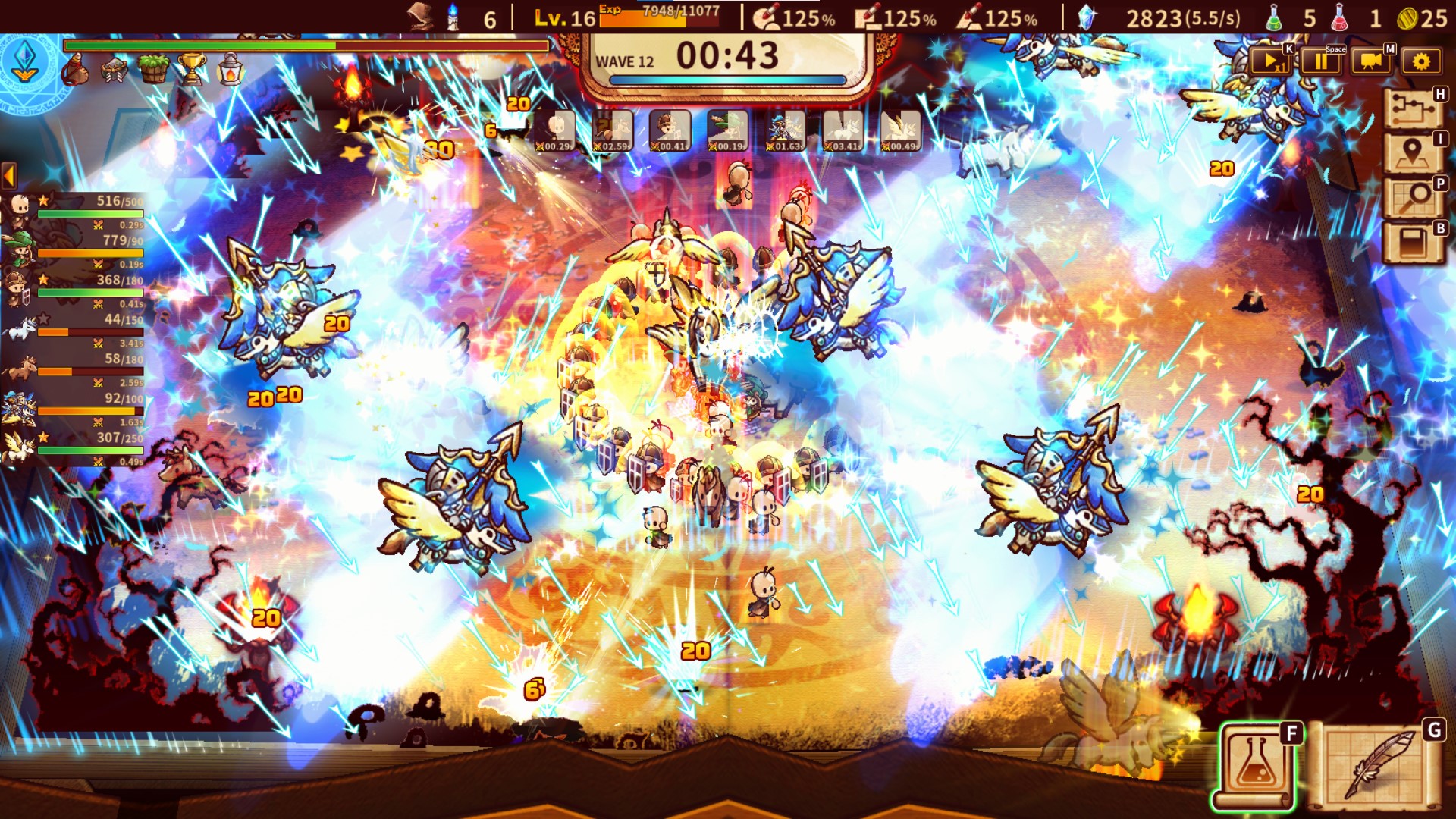Image resolution: width=1456 pixels, height=819 pixels.
Task: Toggle the camera mode button
Action: (1370, 61)
